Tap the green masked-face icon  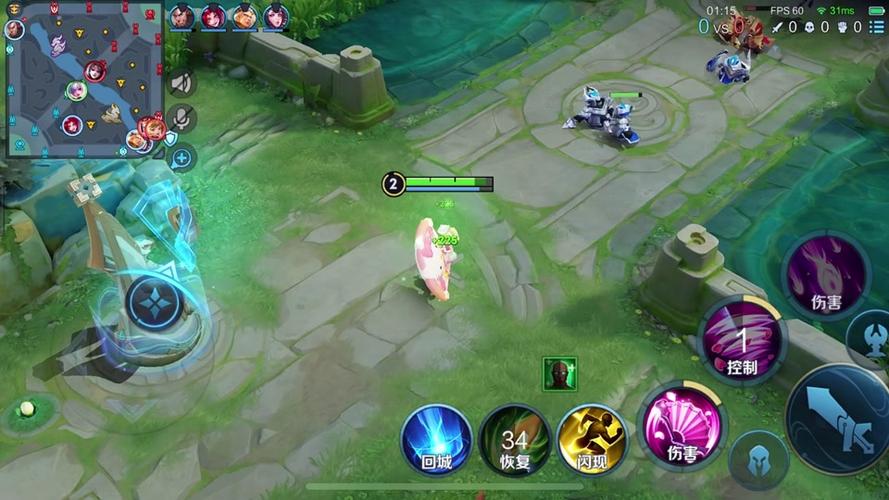(x=559, y=374)
